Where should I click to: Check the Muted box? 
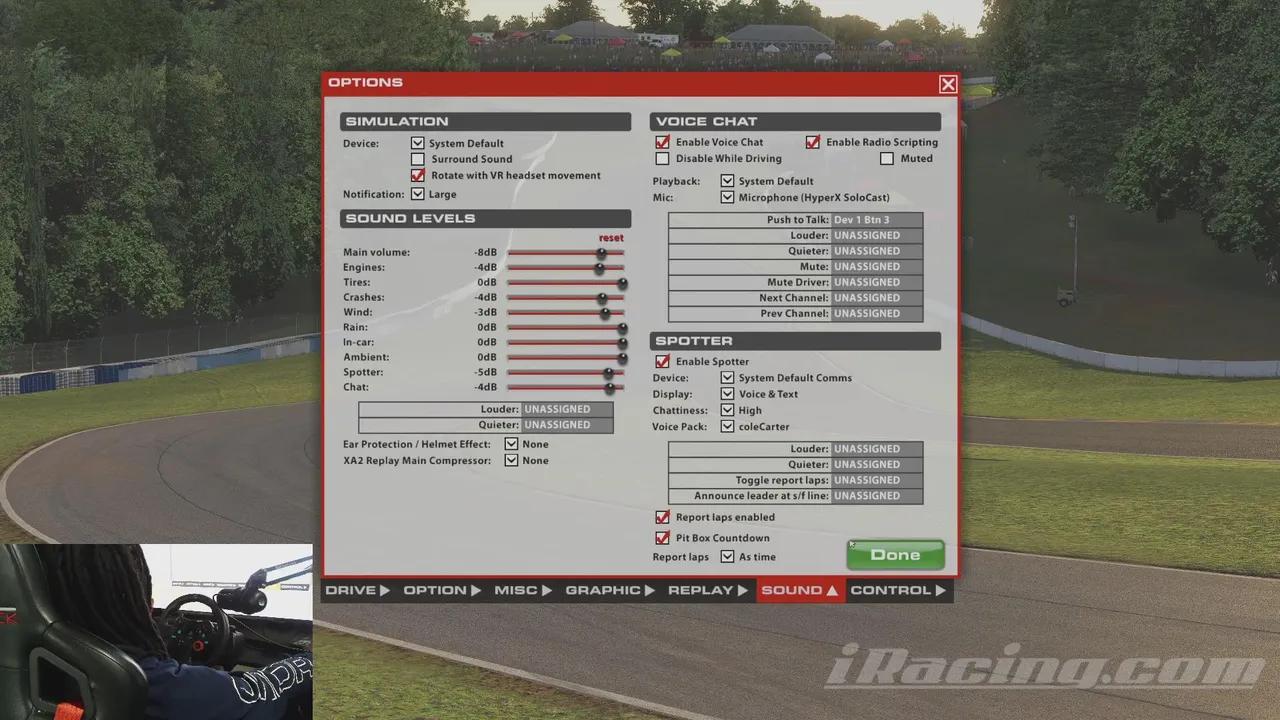pyautogui.click(x=887, y=159)
